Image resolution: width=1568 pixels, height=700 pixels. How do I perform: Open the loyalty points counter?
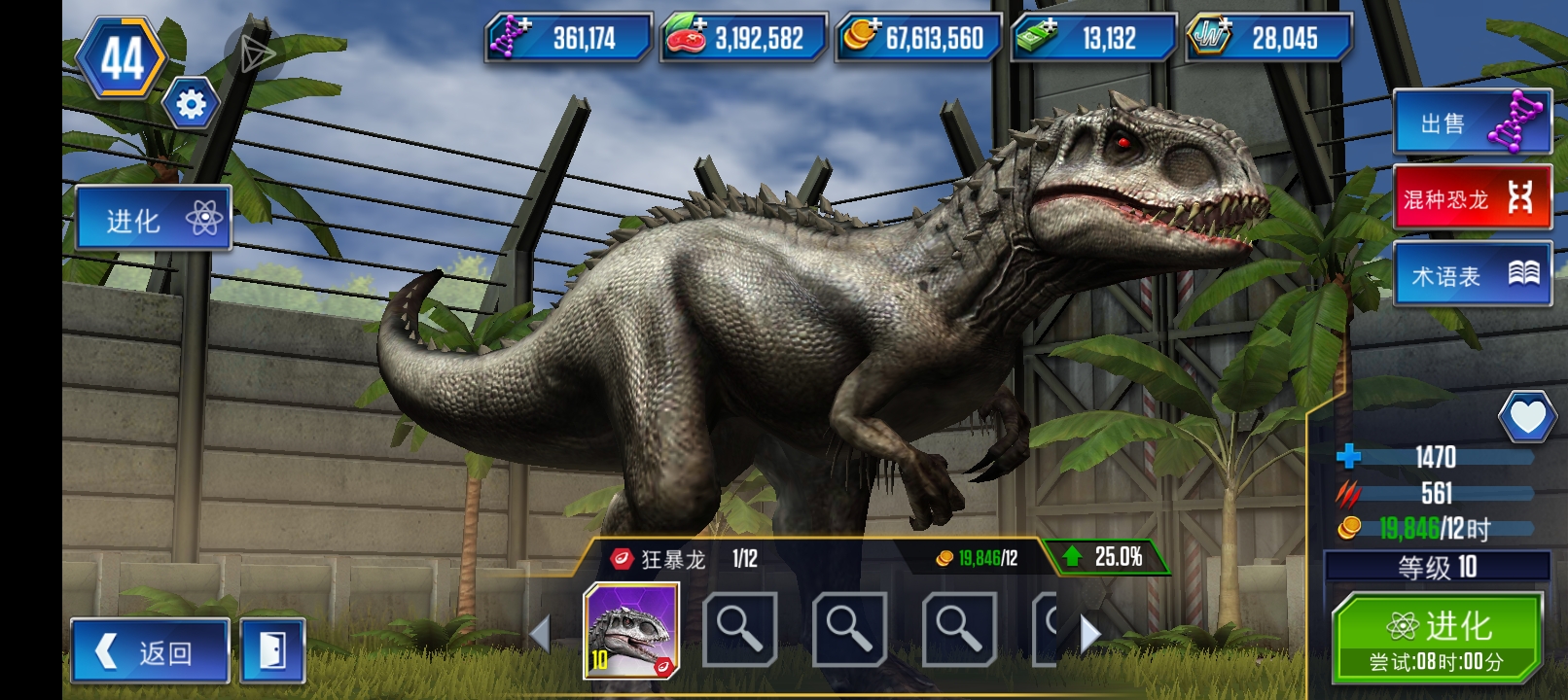[1269, 38]
